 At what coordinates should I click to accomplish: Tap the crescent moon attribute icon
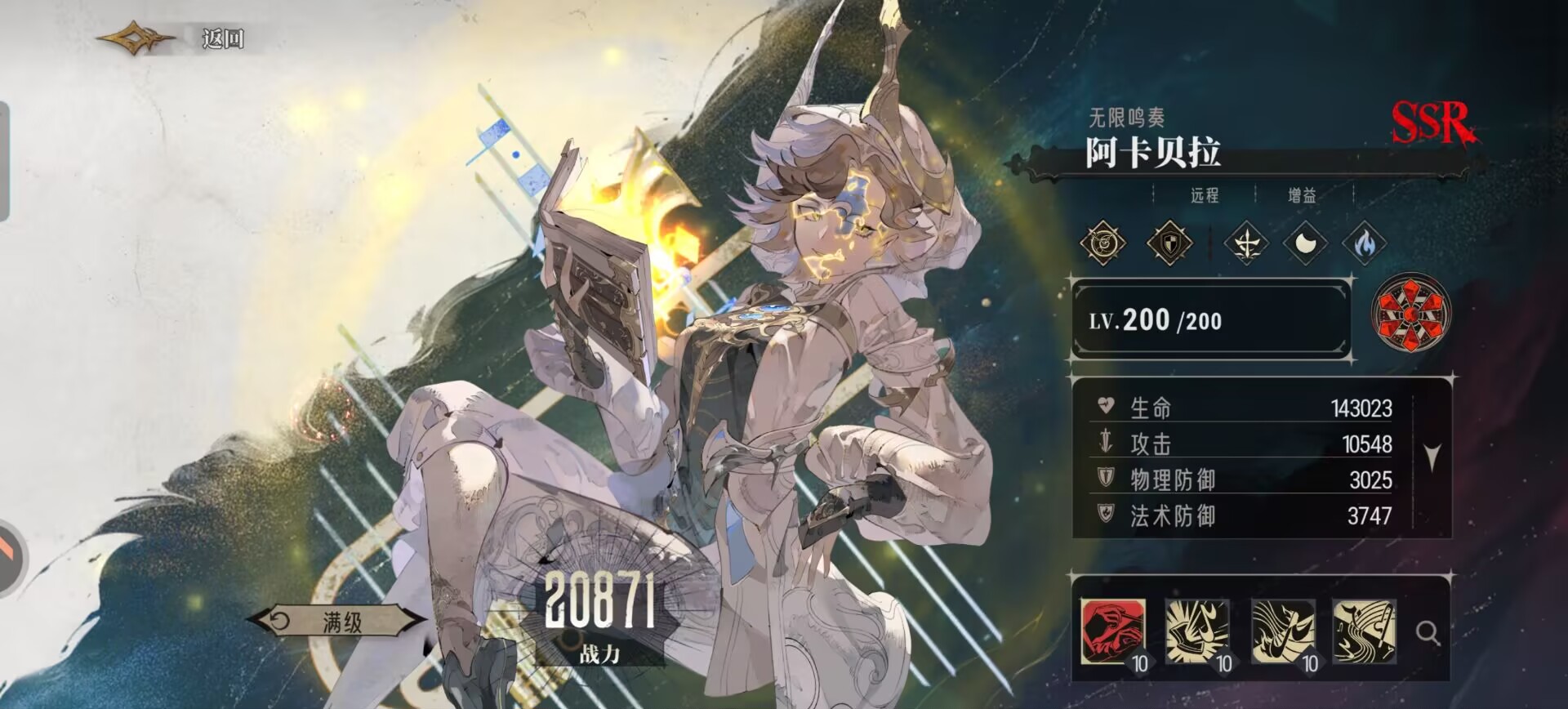[x=1305, y=243]
